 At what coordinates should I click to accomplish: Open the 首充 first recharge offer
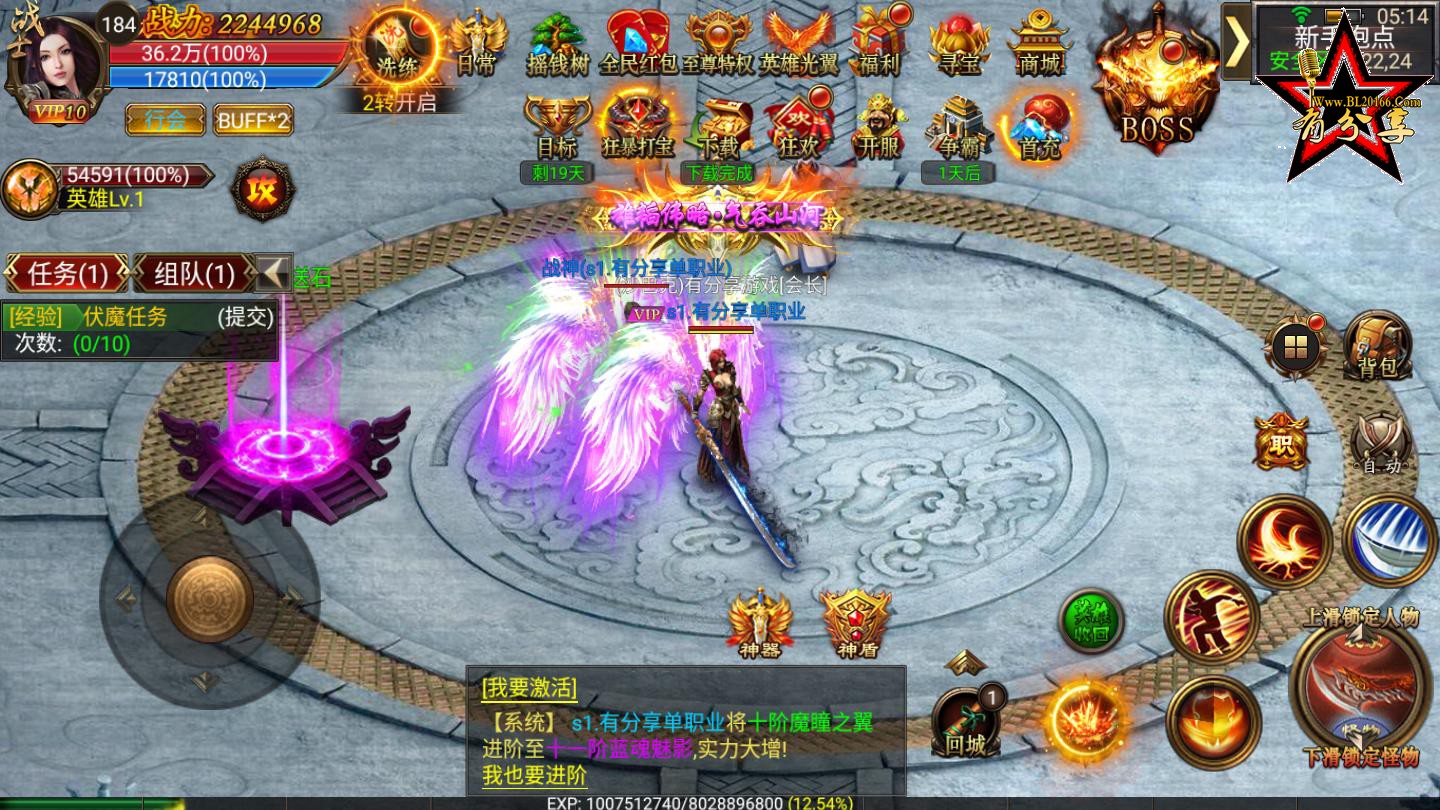click(1038, 125)
